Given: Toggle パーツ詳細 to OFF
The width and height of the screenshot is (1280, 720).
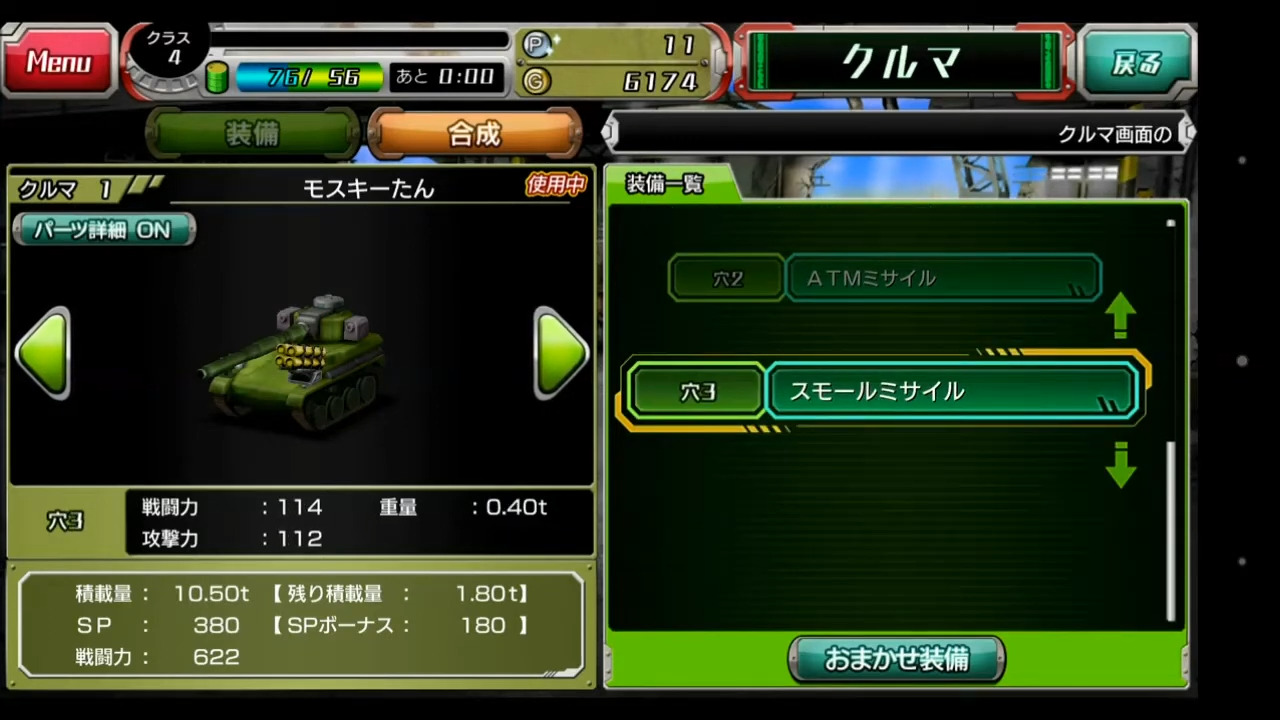Looking at the screenshot, I should (103, 230).
